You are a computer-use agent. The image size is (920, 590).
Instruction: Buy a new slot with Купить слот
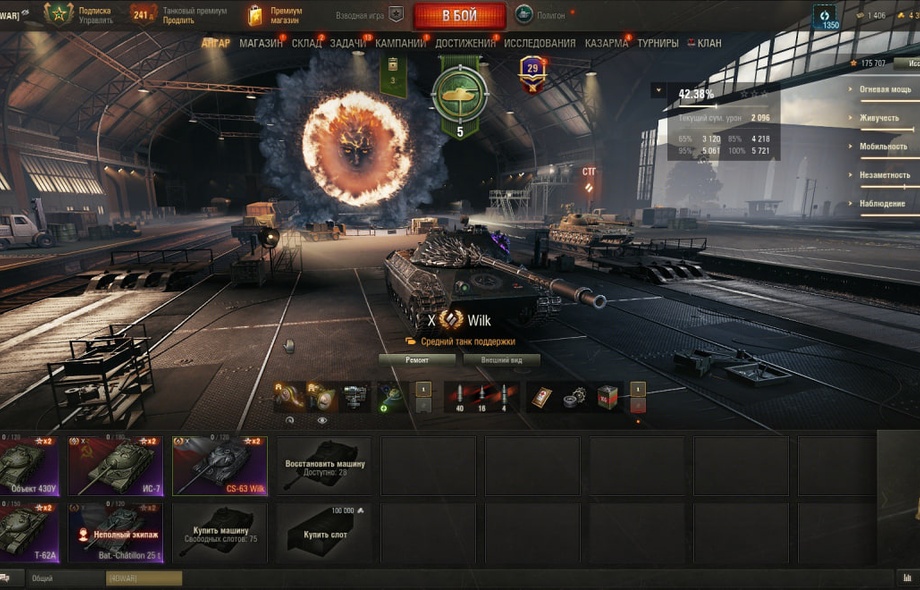pyautogui.click(x=323, y=532)
